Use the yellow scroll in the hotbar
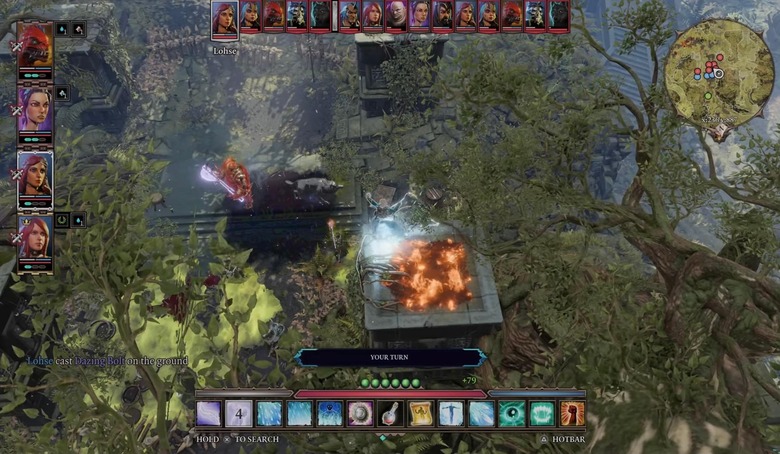 click(x=421, y=414)
